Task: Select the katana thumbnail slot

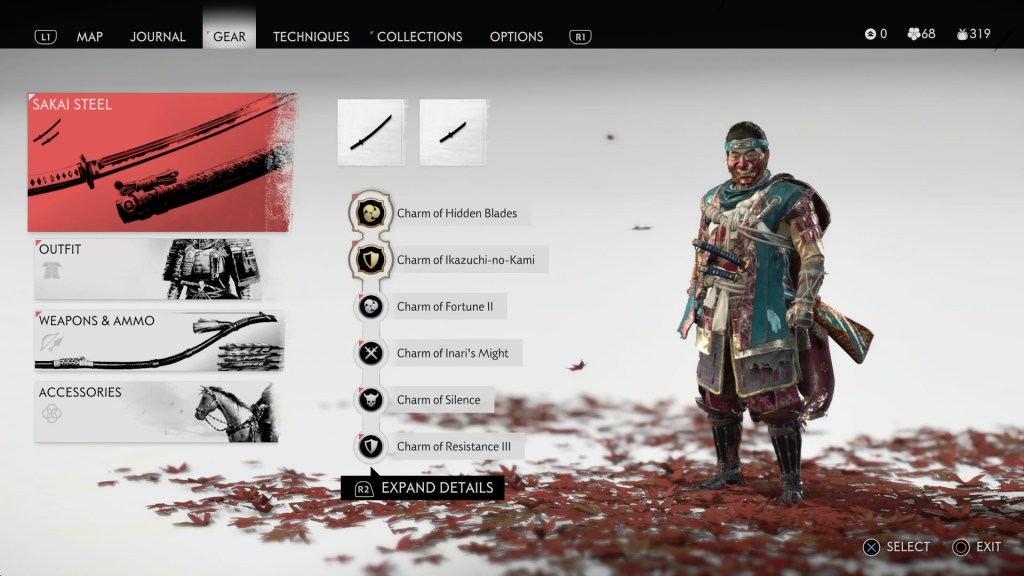Action: [x=371, y=132]
